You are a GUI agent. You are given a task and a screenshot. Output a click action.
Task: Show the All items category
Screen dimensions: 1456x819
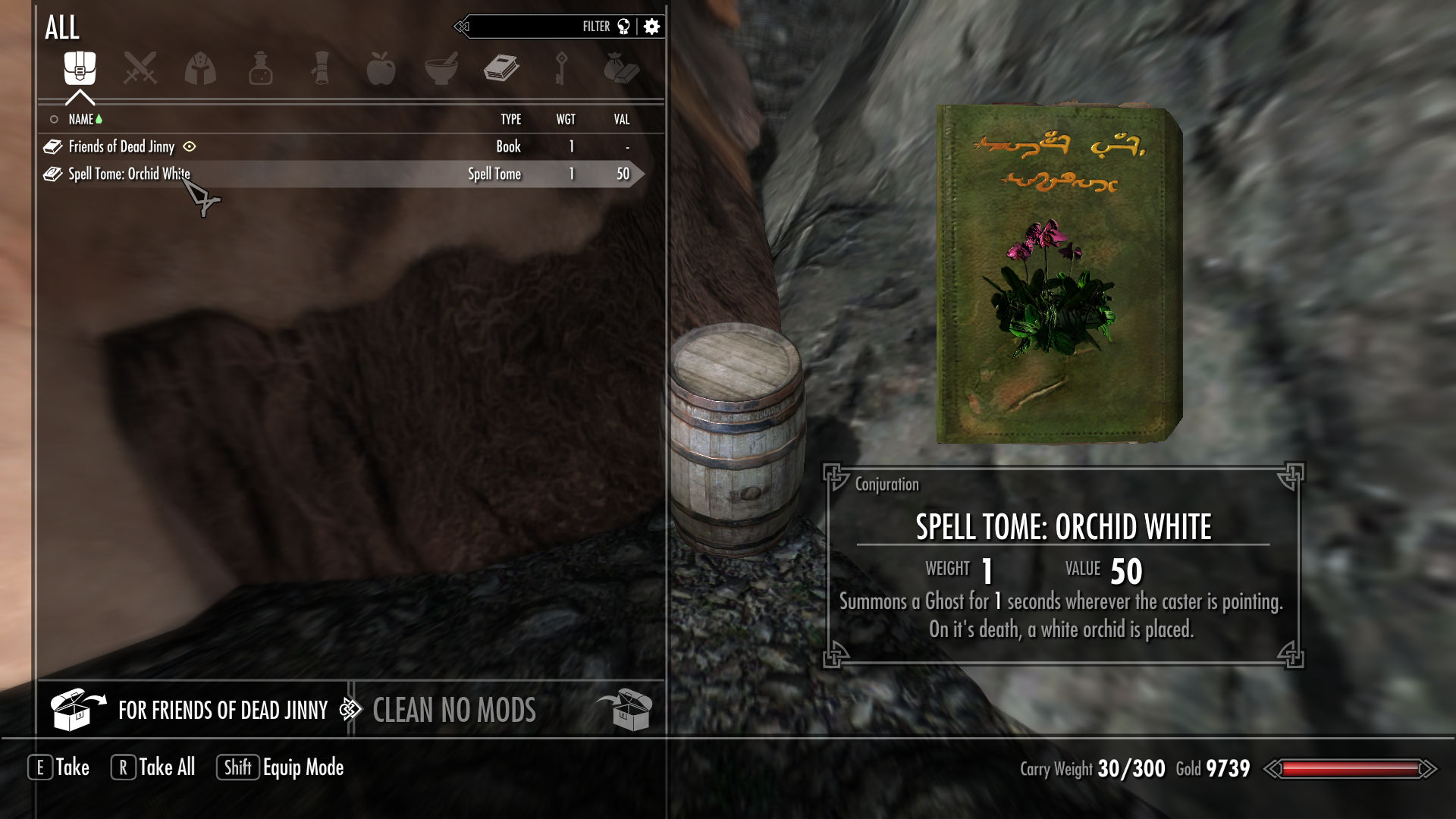(x=80, y=69)
